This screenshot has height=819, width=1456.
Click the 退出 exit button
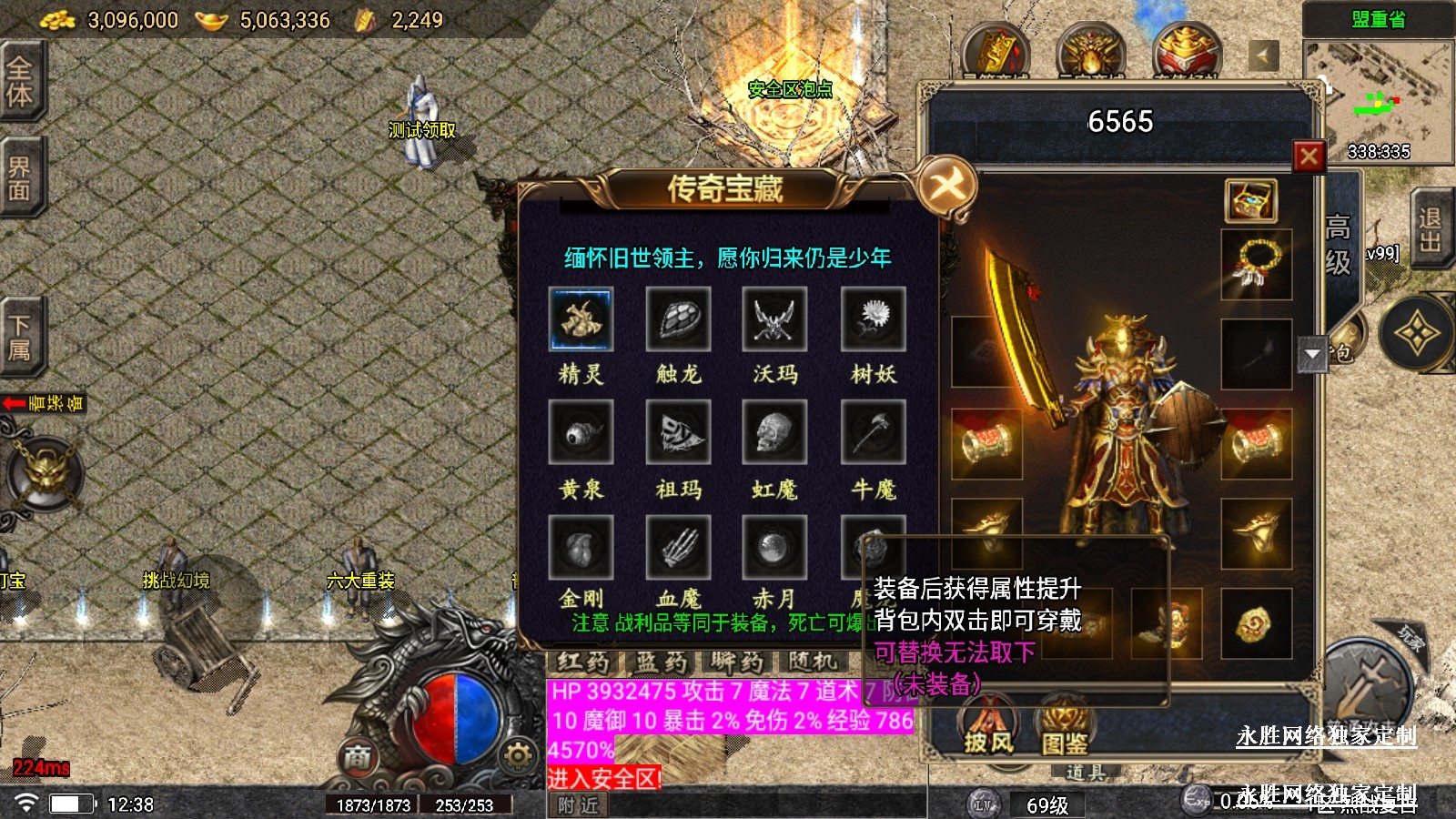tap(1430, 230)
